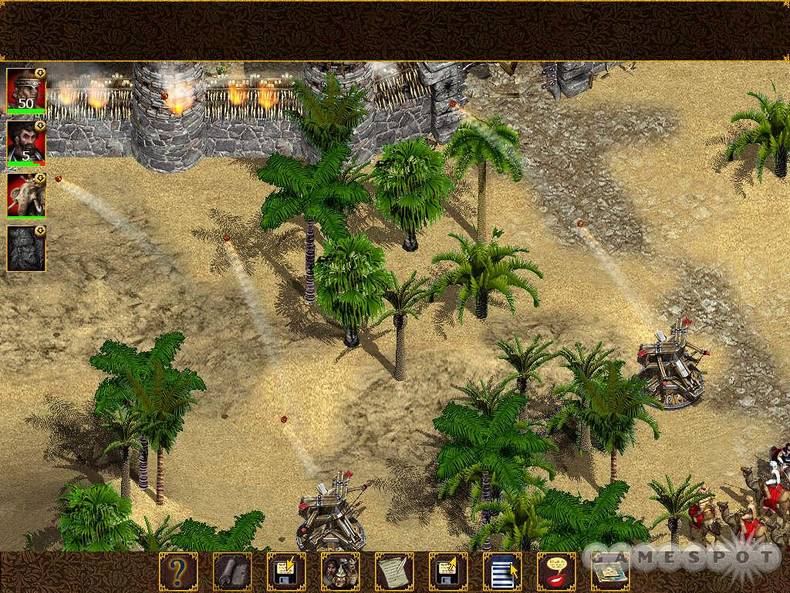The image size is (790, 593).
Task: Open the parchment and quill notes
Action: 394,571
